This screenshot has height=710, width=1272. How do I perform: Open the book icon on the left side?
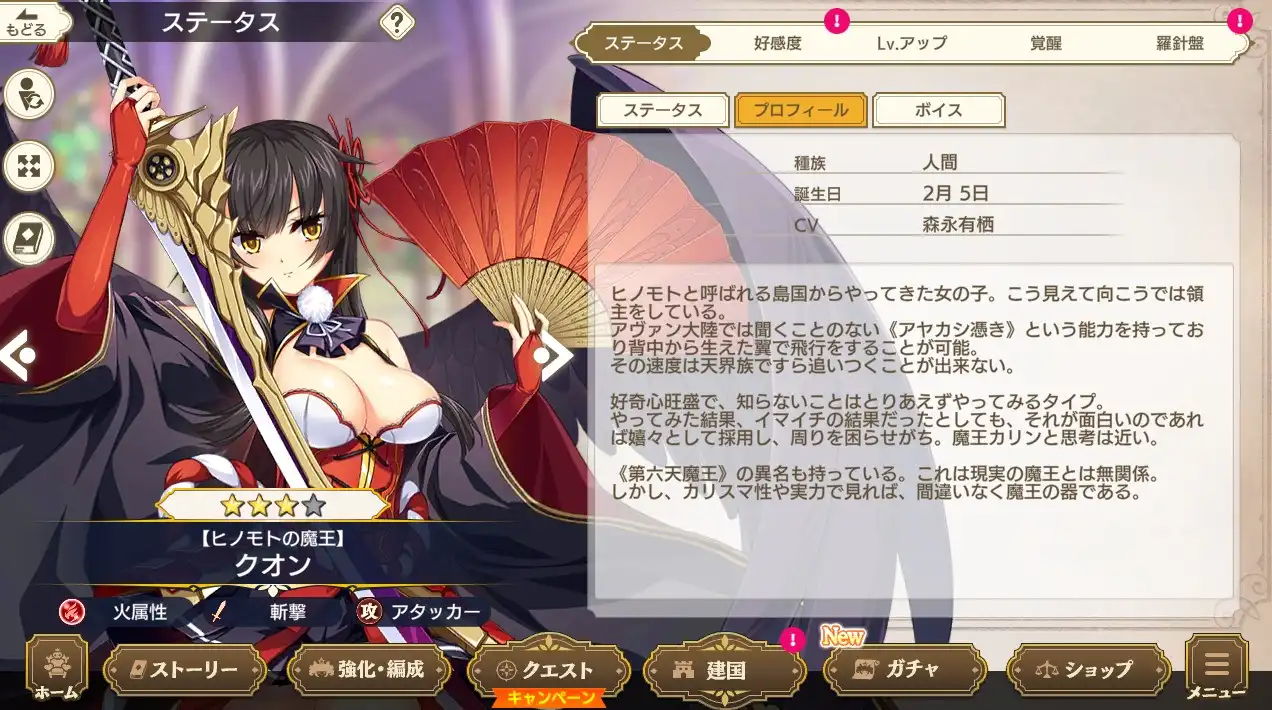[x=29, y=238]
